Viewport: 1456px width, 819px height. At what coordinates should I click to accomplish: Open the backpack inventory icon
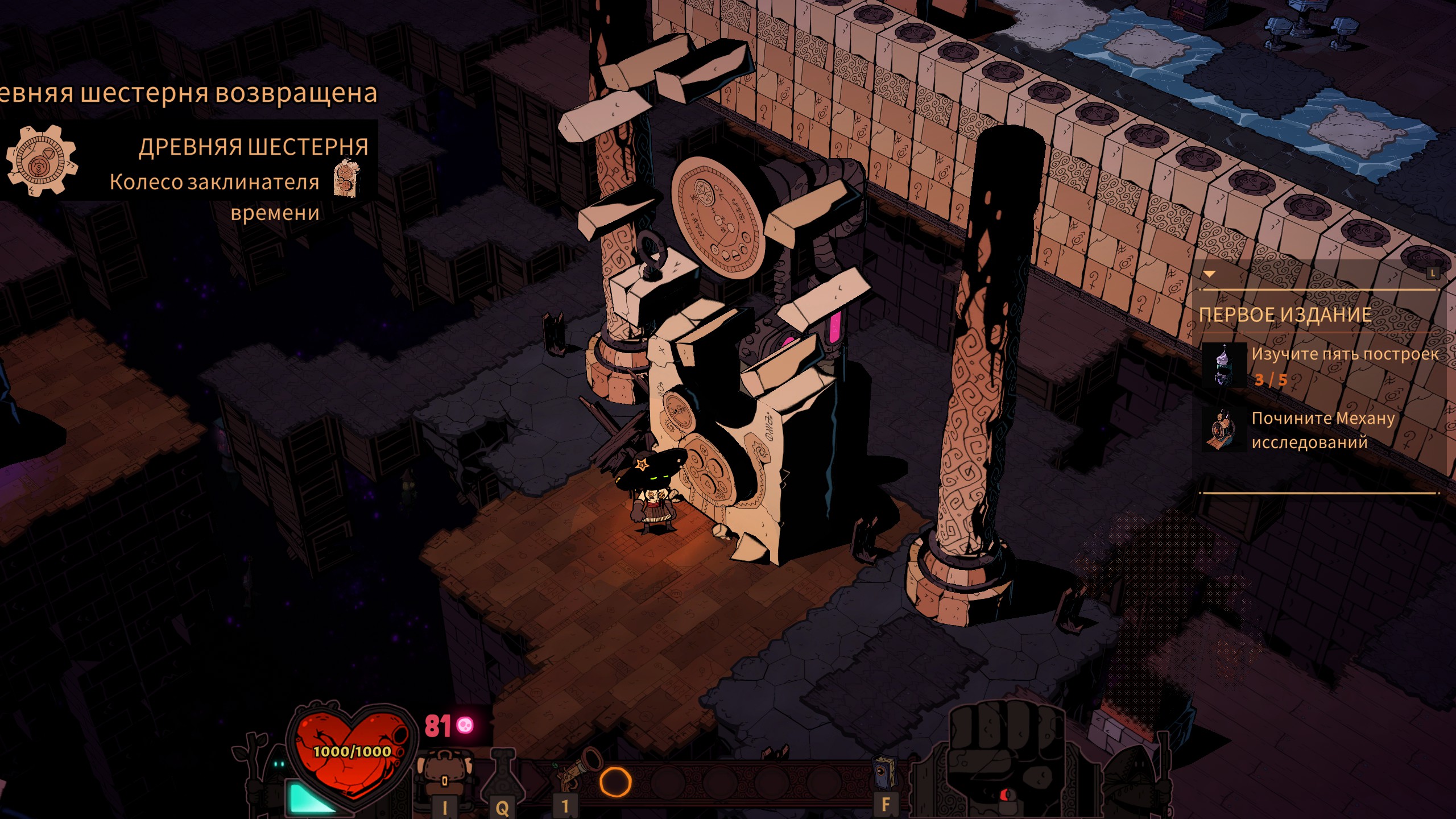coord(444,775)
